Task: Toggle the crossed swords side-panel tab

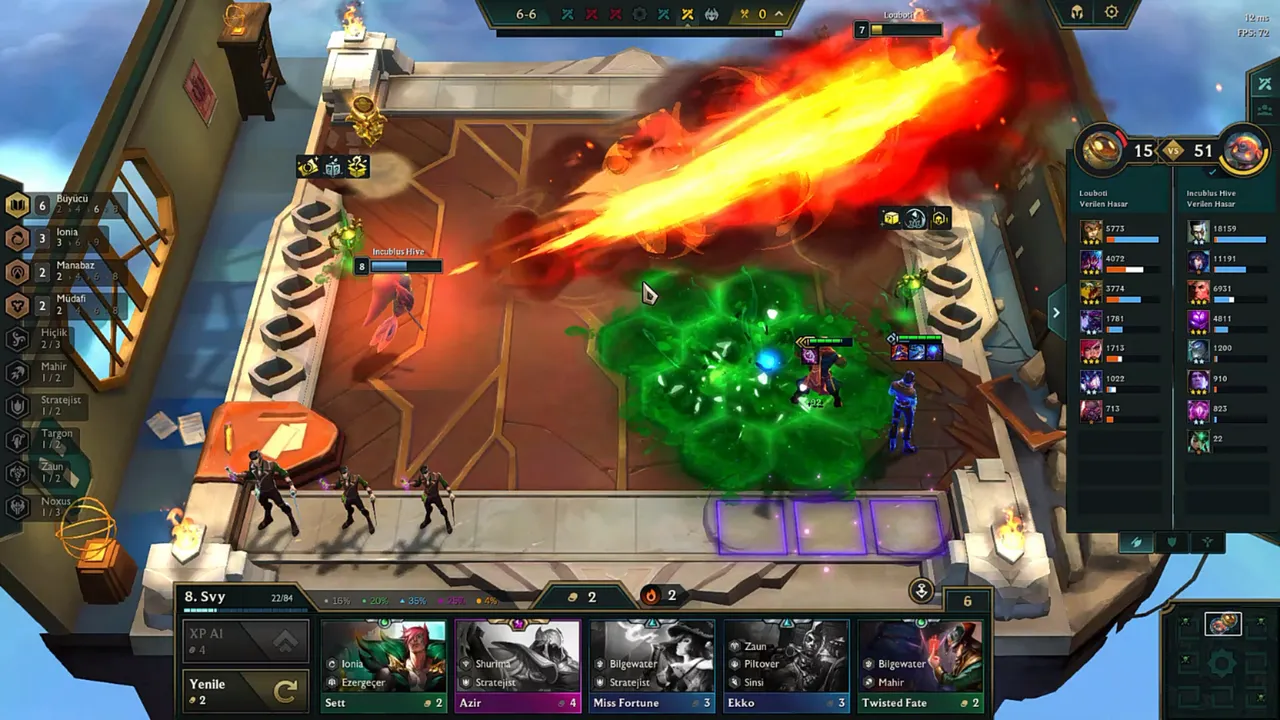Action: [x=1264, y=85]
